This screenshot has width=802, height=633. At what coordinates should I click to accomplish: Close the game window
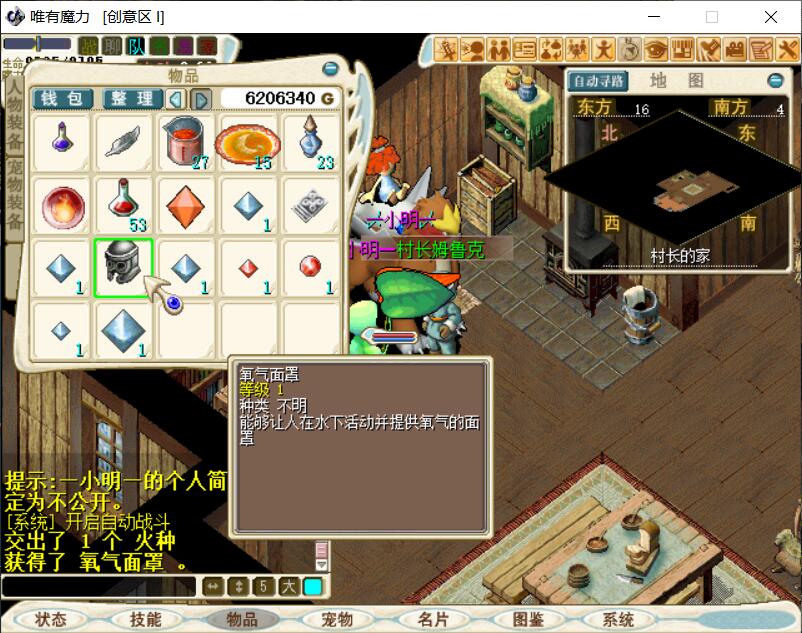pyautogui.click(x=771, y=17)
